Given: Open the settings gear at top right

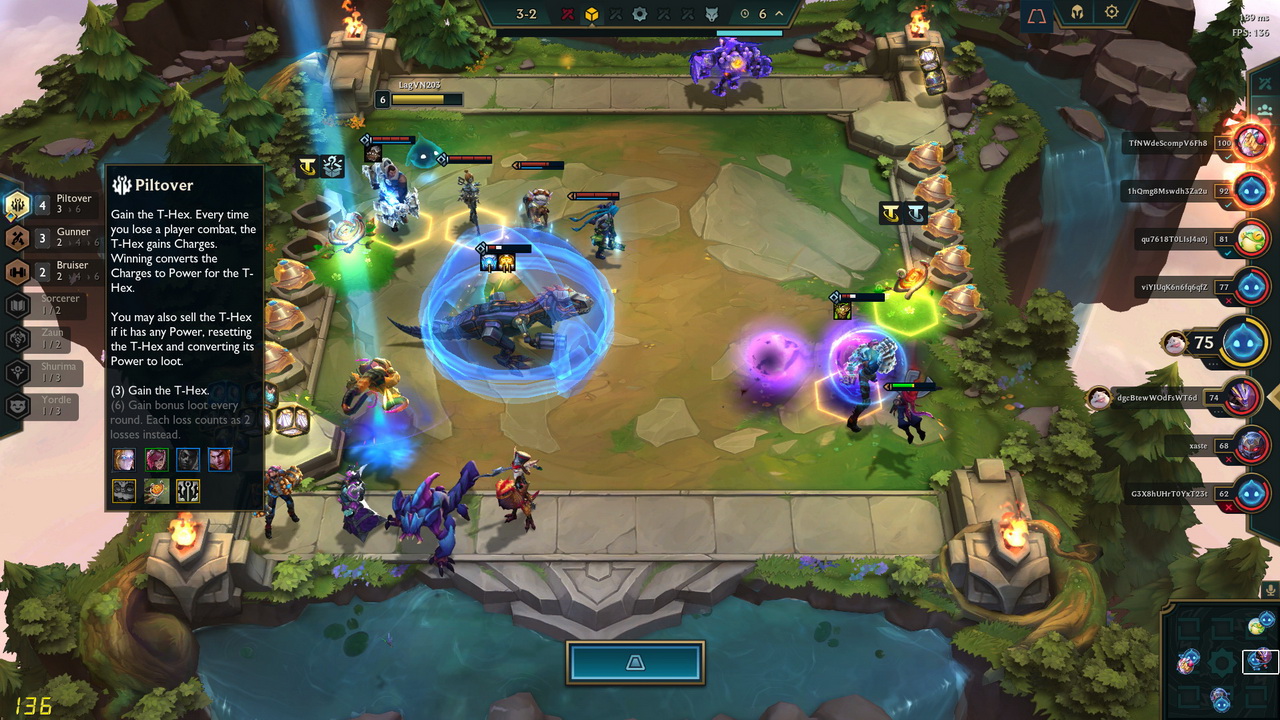Looking at the screenshot, I should click(1112, 13).
